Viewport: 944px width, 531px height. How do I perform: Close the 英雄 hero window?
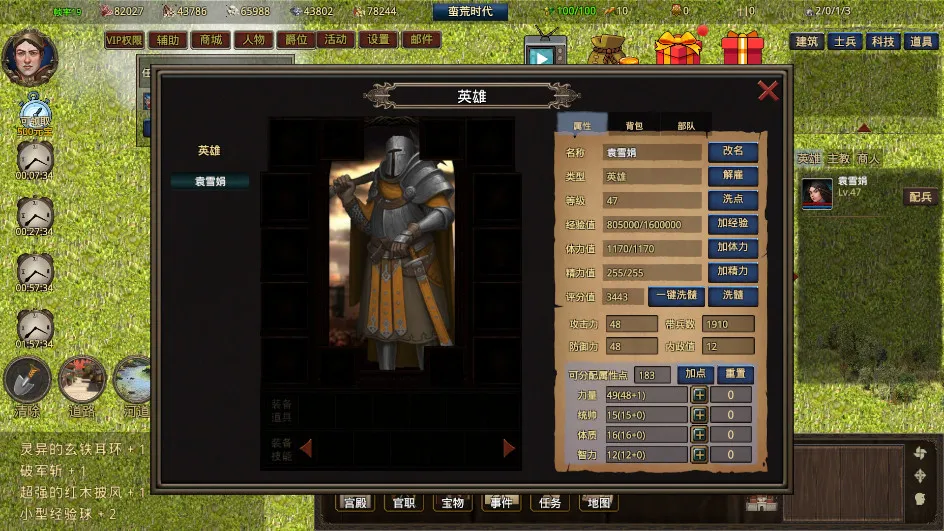pos(768,91)
